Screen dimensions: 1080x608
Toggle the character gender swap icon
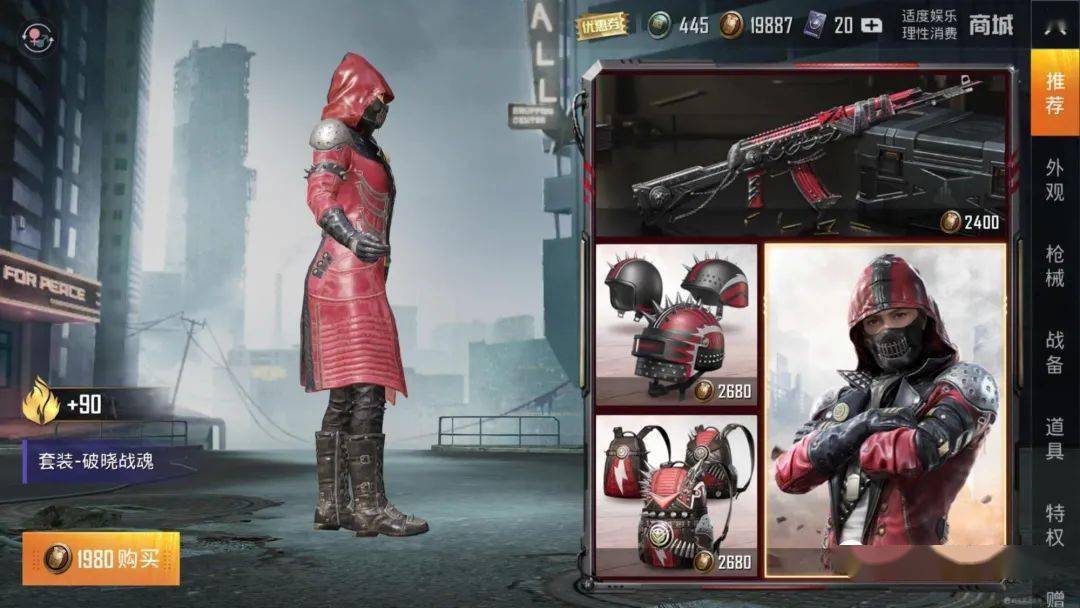tap(38, 38)
